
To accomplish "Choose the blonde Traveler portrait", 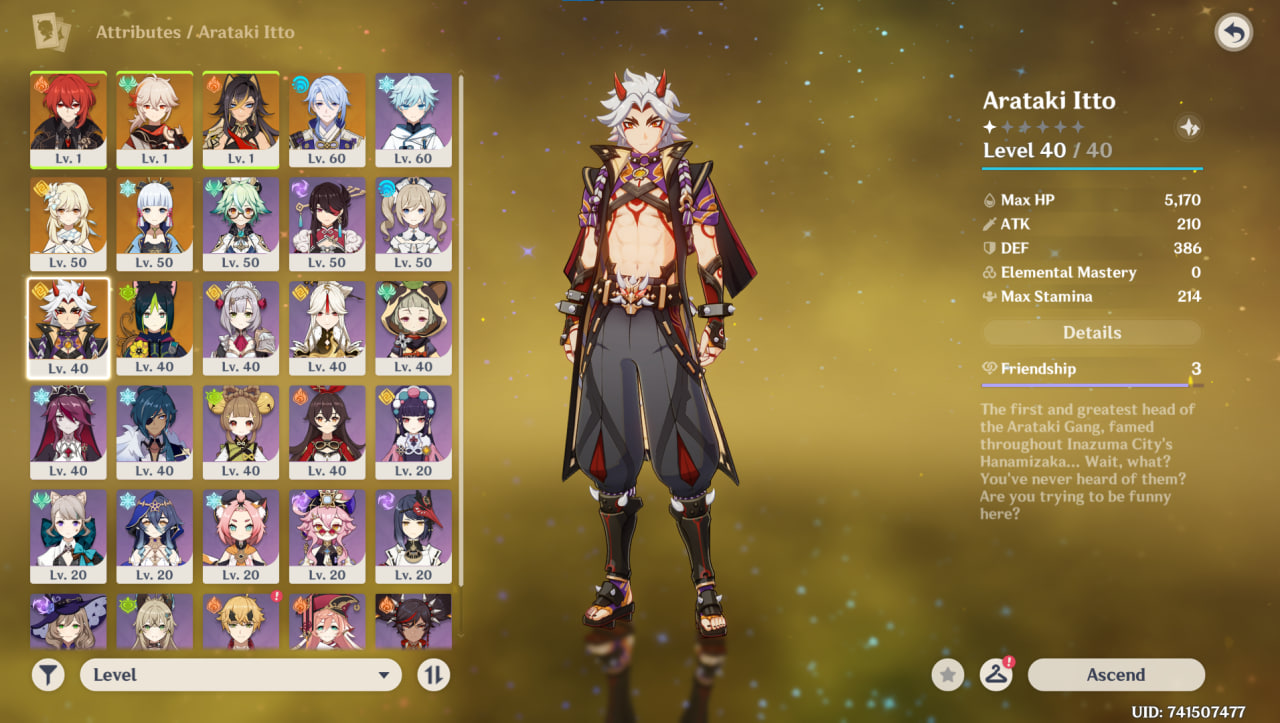I will point(69,222).
